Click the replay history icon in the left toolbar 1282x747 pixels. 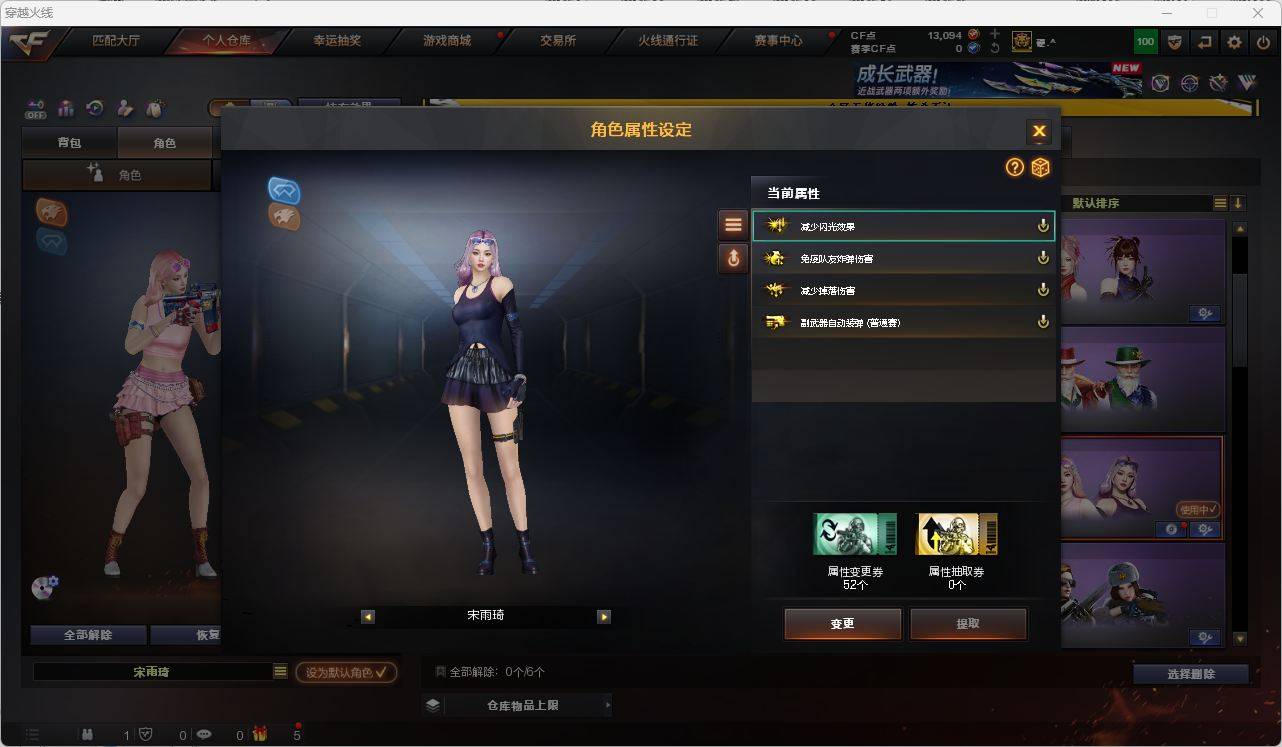(x=94, y=107)
